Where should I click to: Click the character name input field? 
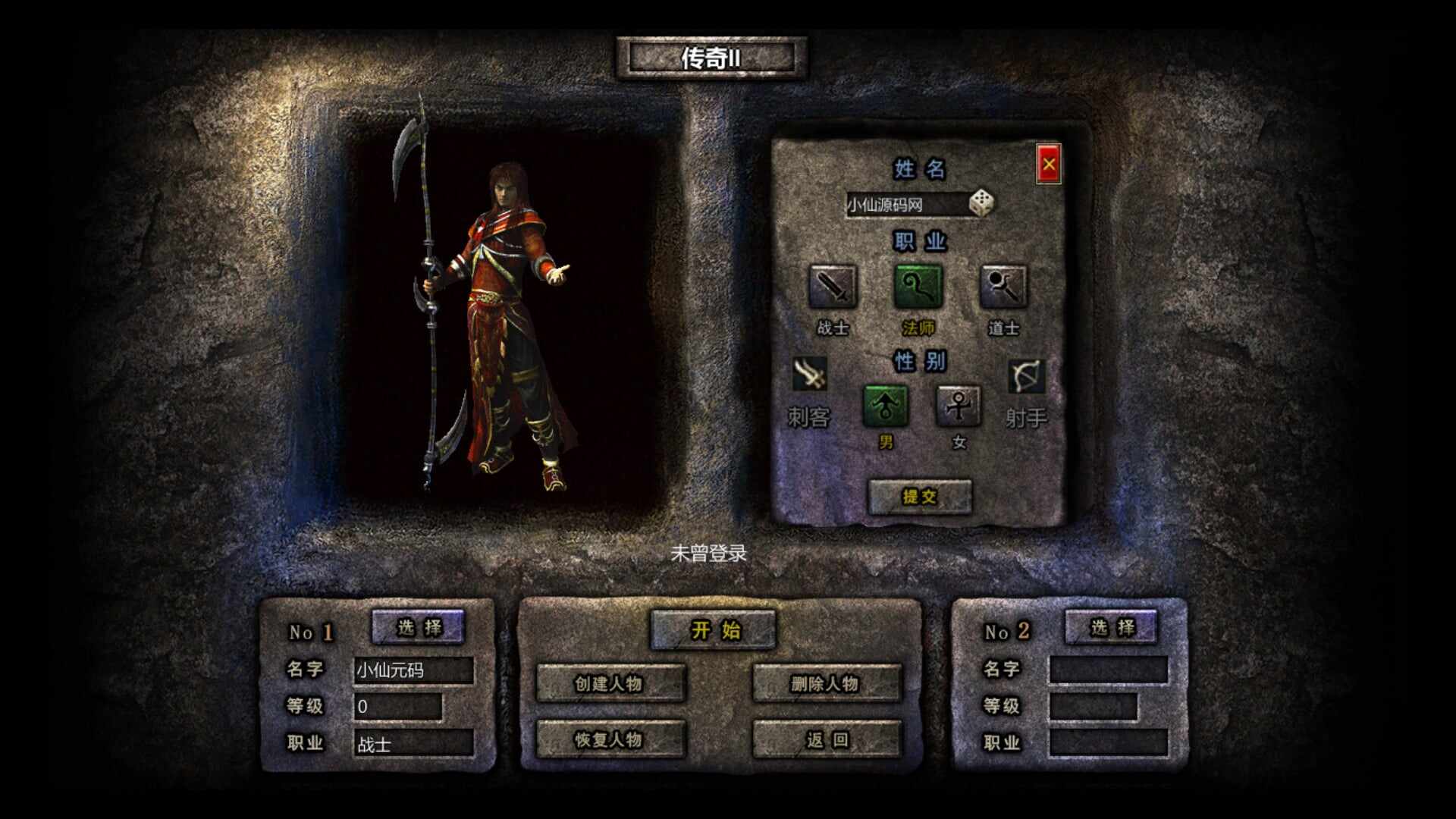(905, 205)
